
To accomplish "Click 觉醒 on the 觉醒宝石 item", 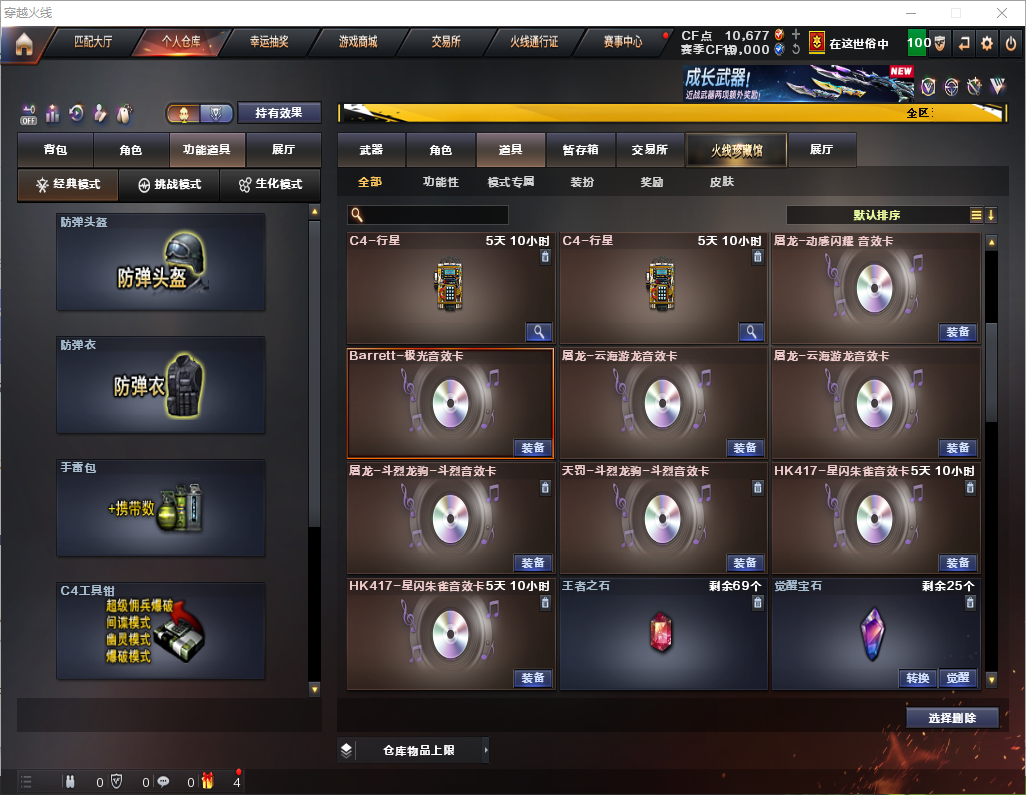I will coord(957,678).
